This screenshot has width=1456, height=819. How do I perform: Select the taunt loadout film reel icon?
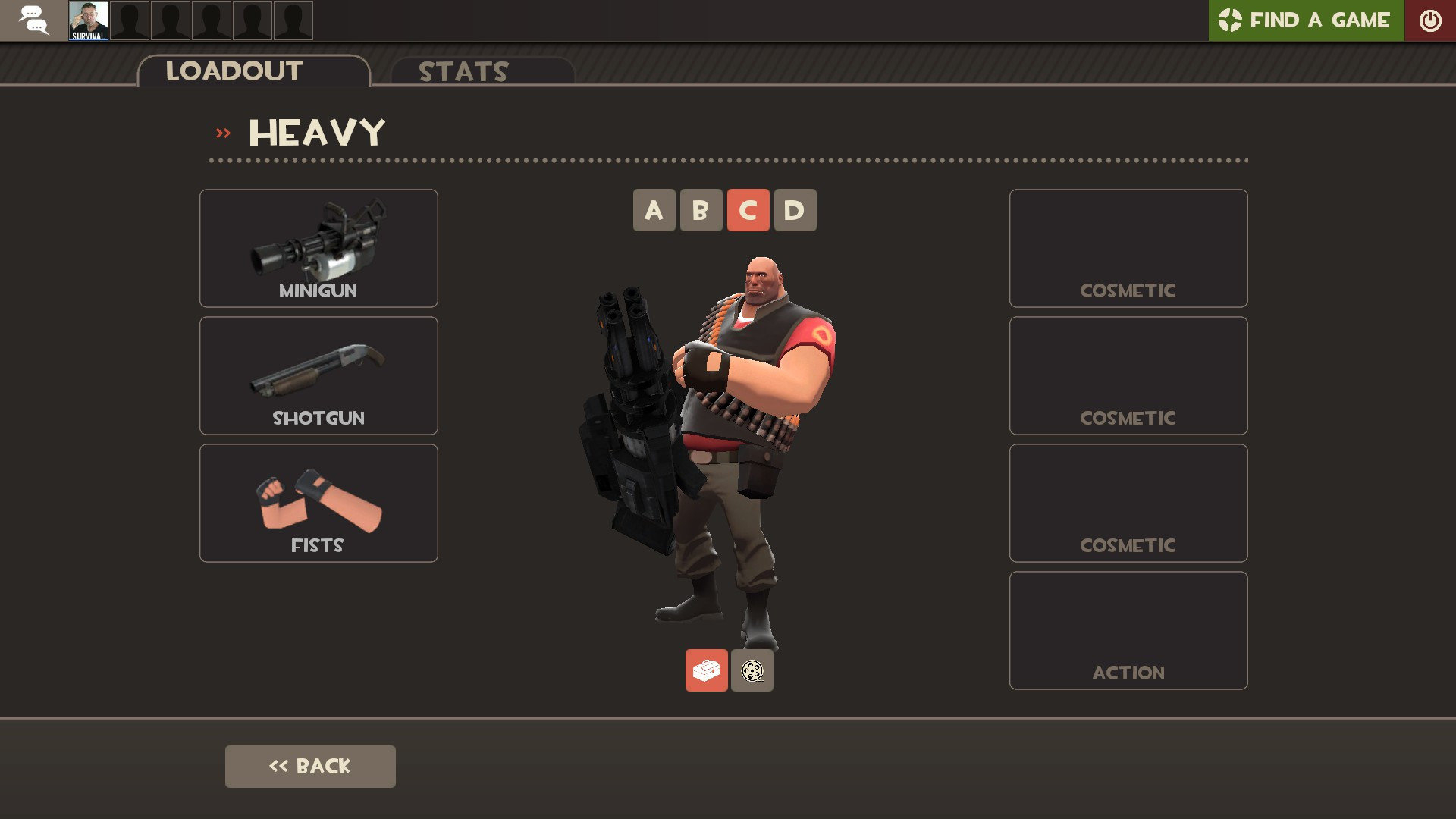[x=752, y=670]
